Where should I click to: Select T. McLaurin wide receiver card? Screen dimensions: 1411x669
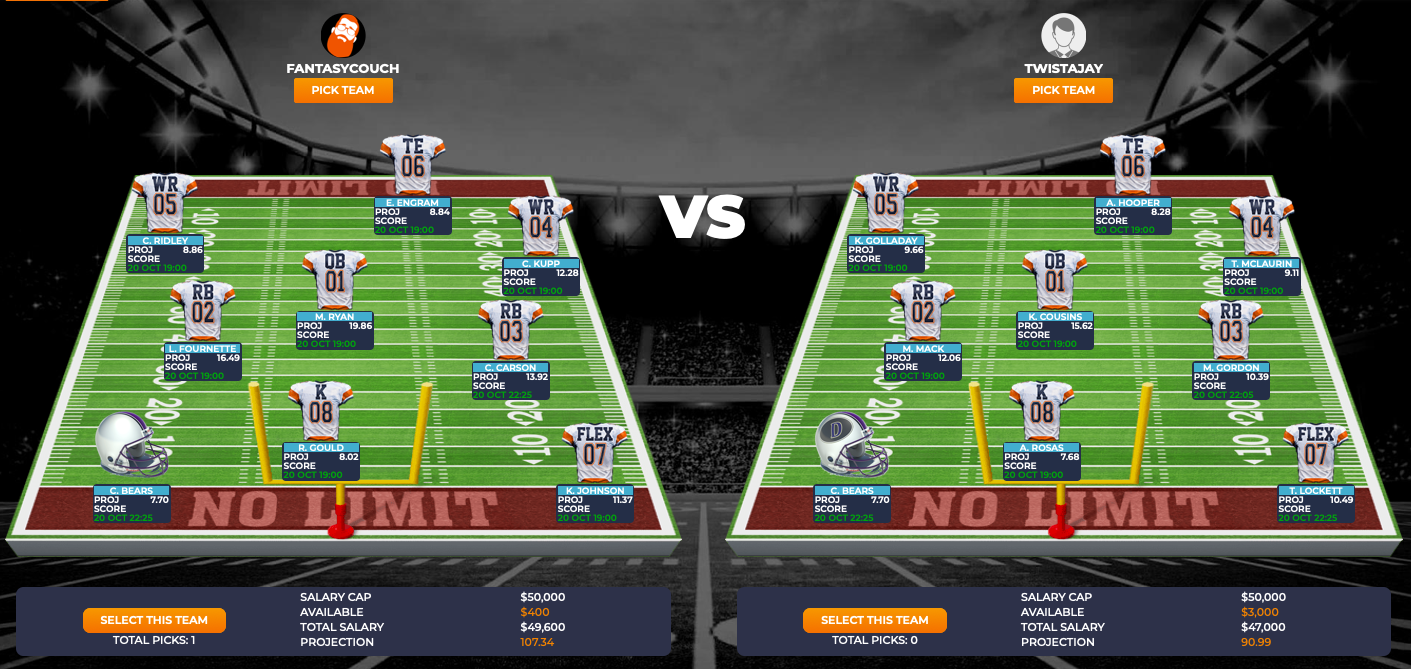pos(1261,276)
